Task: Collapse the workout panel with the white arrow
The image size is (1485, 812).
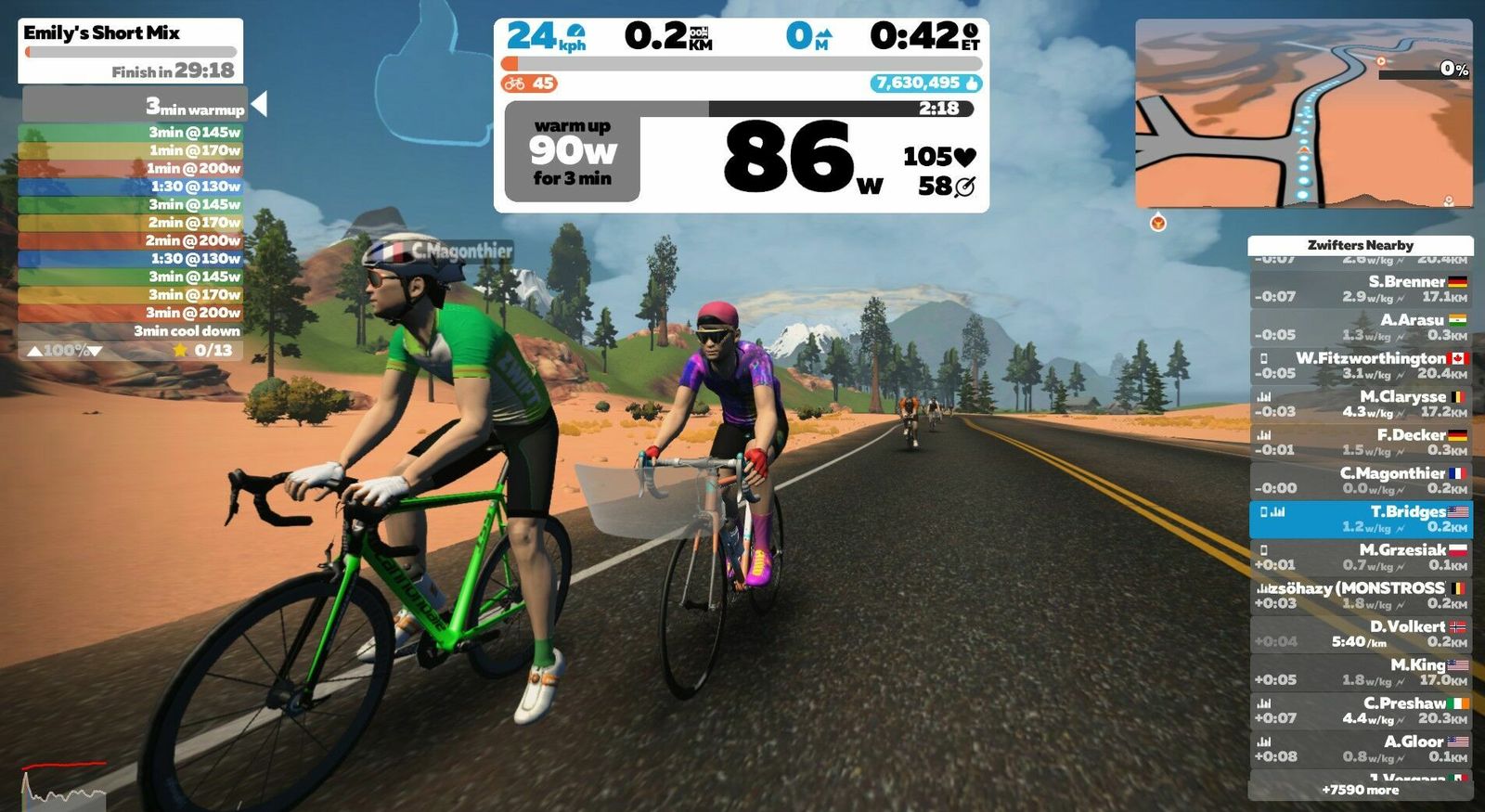Action: [x=260, y=104]
